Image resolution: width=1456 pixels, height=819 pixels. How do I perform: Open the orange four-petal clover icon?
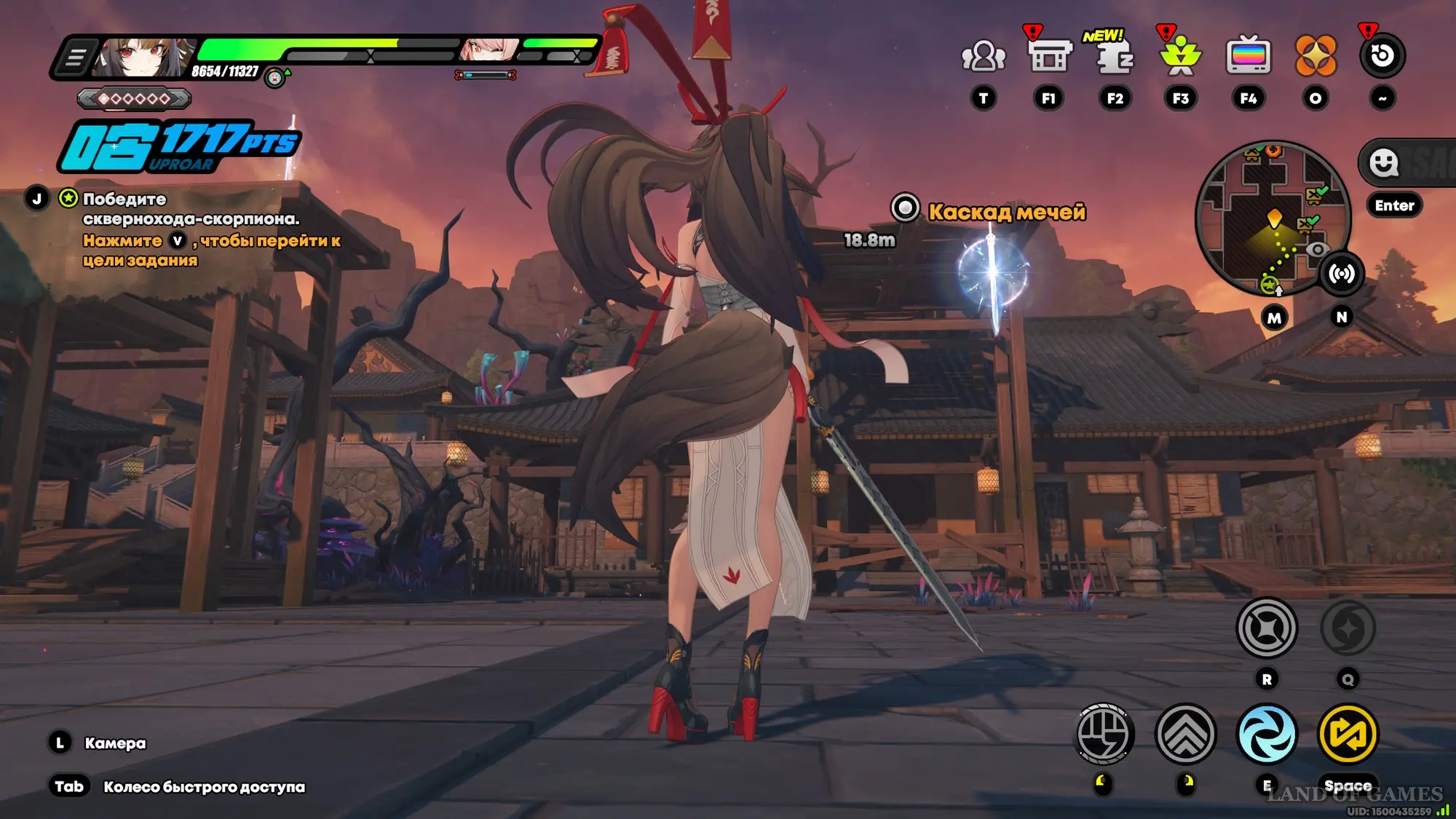1315,56
